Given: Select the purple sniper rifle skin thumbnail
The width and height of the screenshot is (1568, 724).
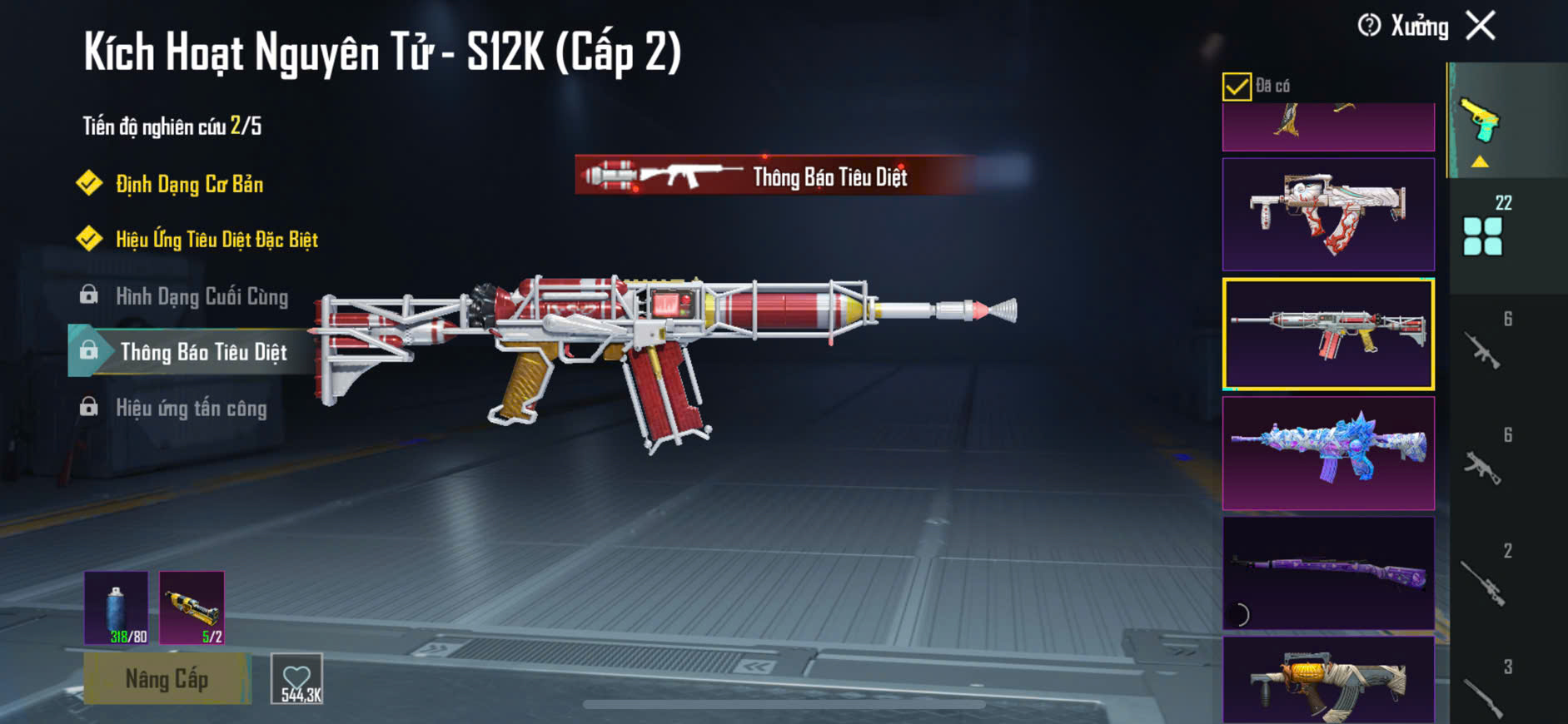Looking at the screenshot, I should pyautogui.click(x=1328, y=573).
